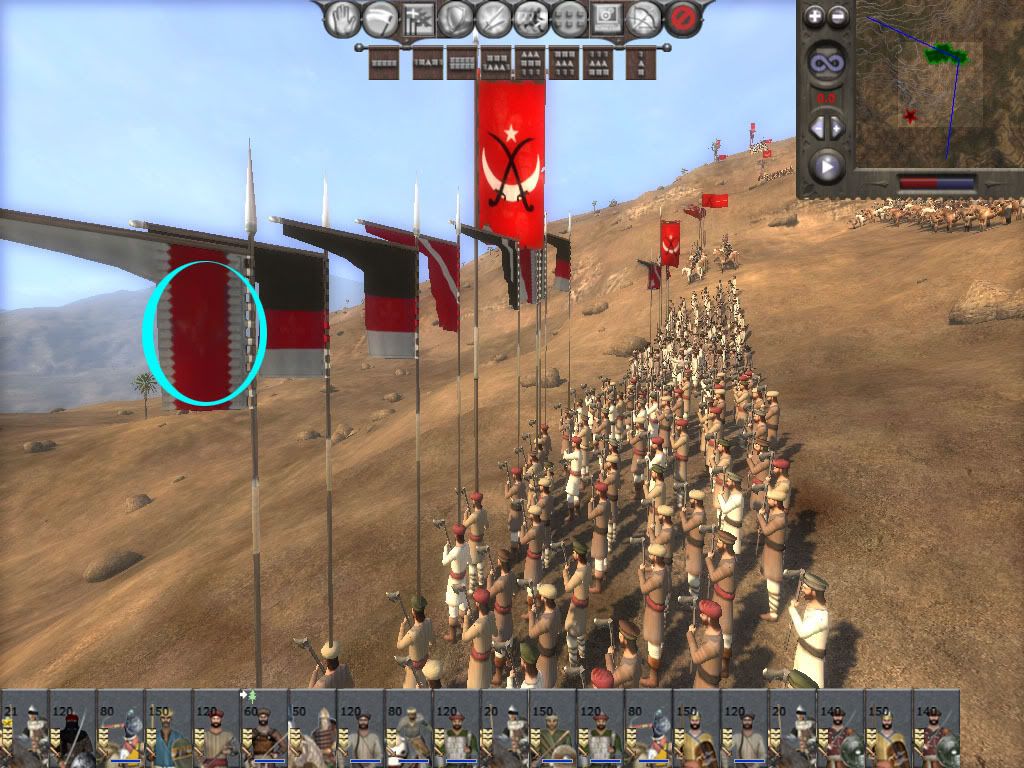The image size is (1024, 768).
Task: Click the halt hand icon
Action: (342, 18)
